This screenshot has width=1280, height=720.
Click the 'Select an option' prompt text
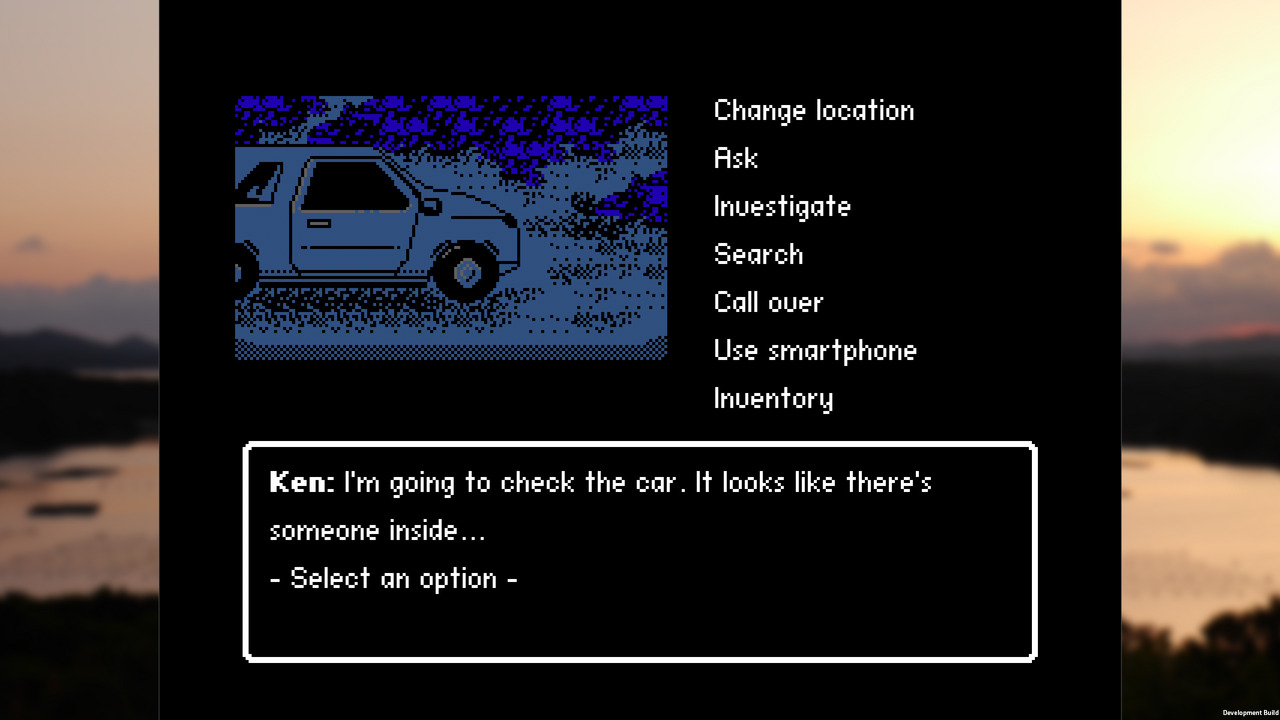393,578
